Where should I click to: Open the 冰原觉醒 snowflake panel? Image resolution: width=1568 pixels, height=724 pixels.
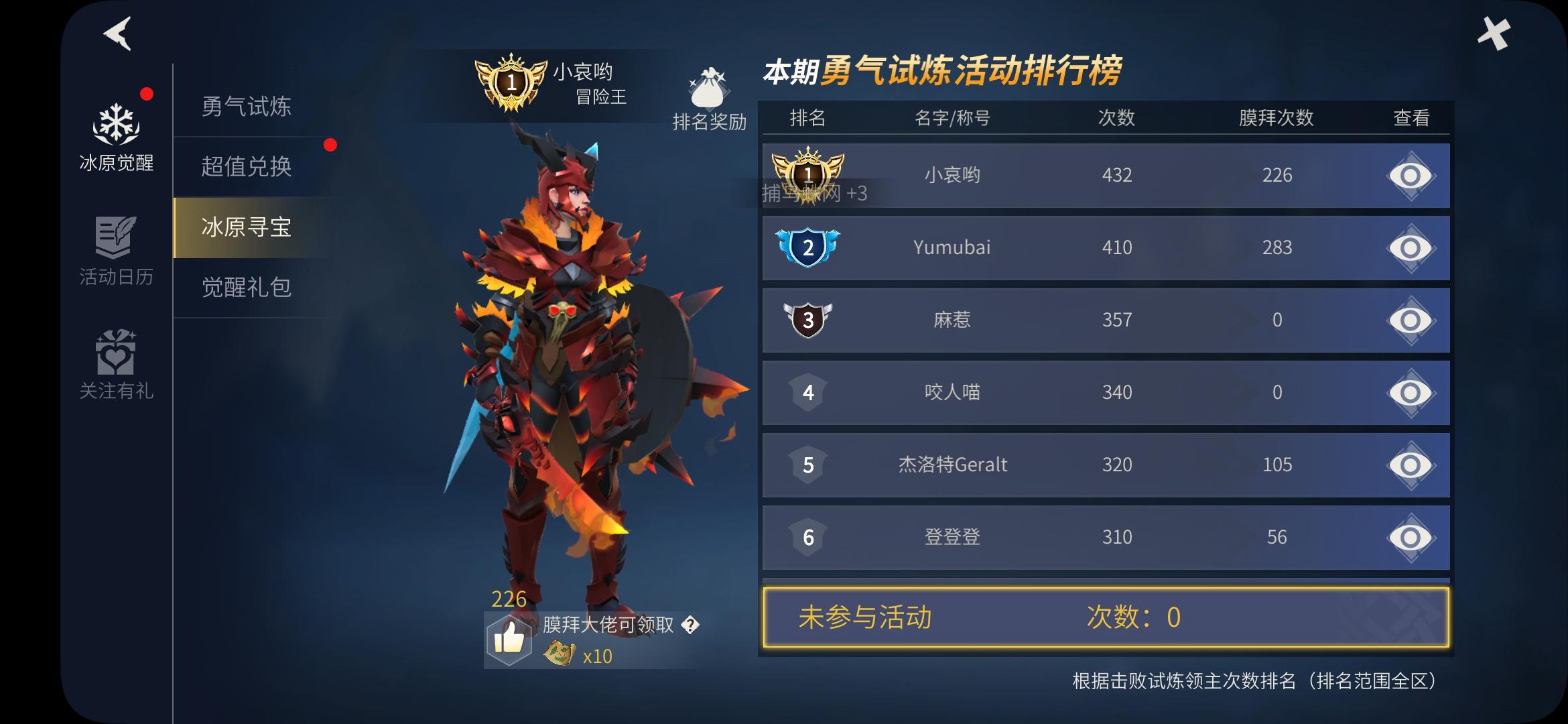pos(116,131)
